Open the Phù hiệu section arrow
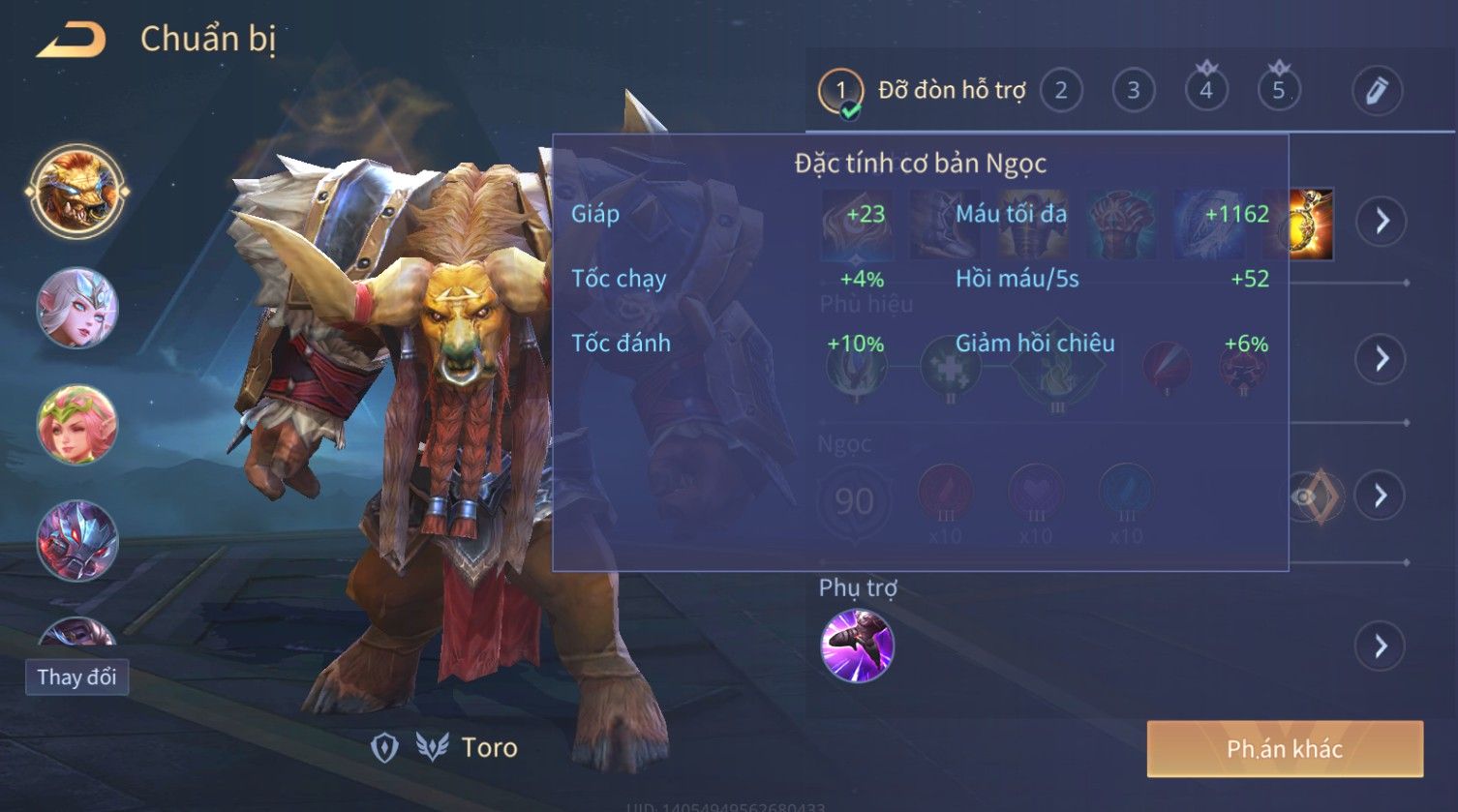Screen dimensions: 1458x812 point(1382,359)
